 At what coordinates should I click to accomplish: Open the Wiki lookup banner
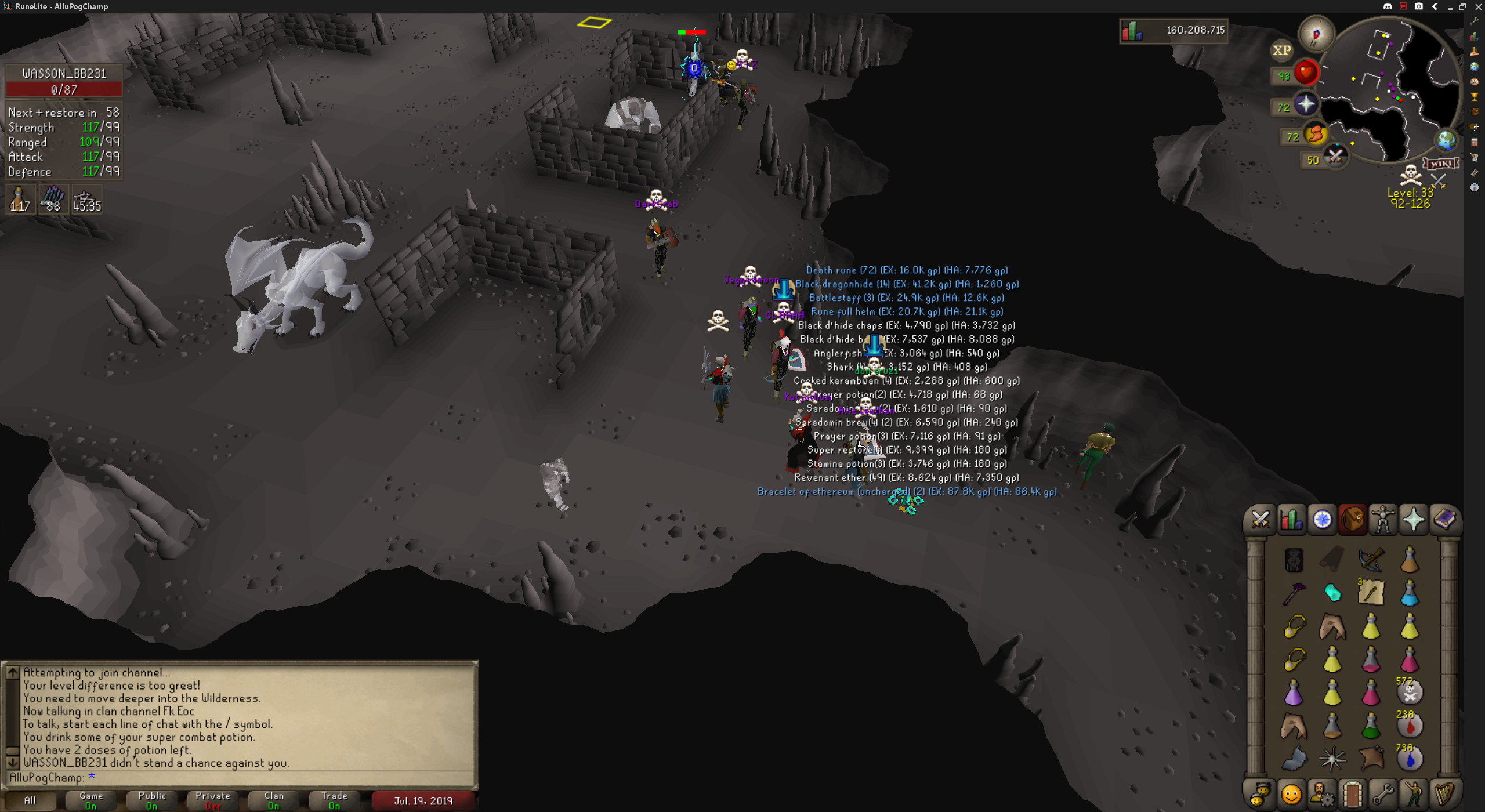pos(1441,164)
